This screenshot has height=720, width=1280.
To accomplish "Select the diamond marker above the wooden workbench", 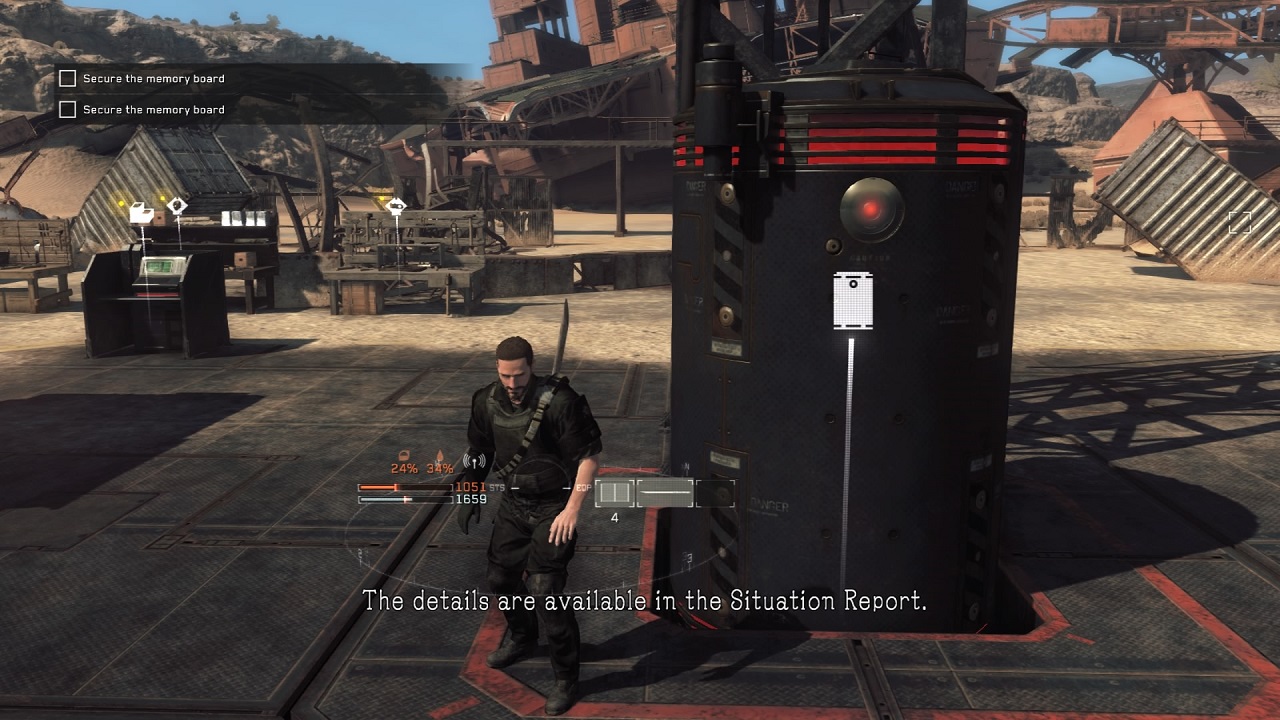I will (x=396, y=207).
